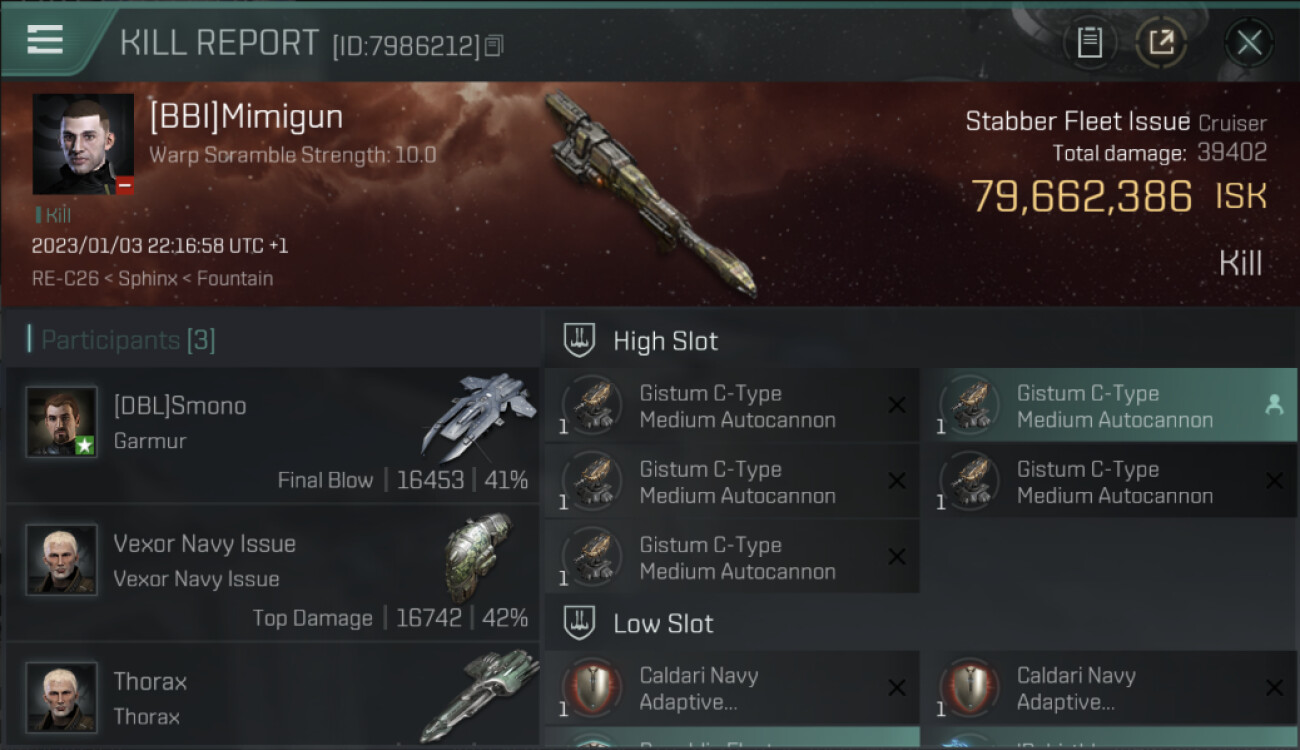Select the Vexor Navy Issue participant
The height and width of the screenshot is (750, 1300).
pyautogui.click(x=272, y=573)
